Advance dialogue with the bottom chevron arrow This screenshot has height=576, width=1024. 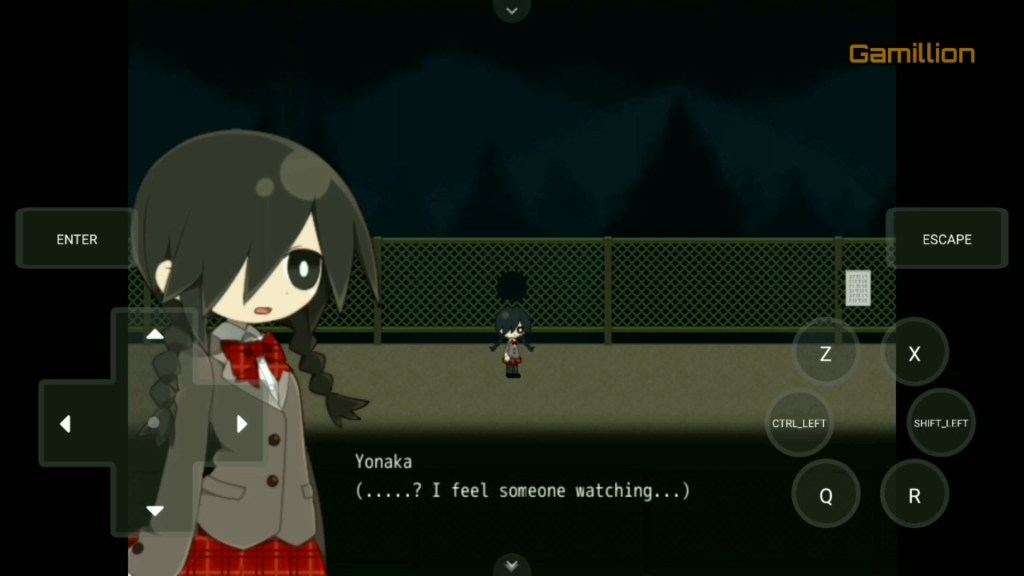click(x=512, y=565)
